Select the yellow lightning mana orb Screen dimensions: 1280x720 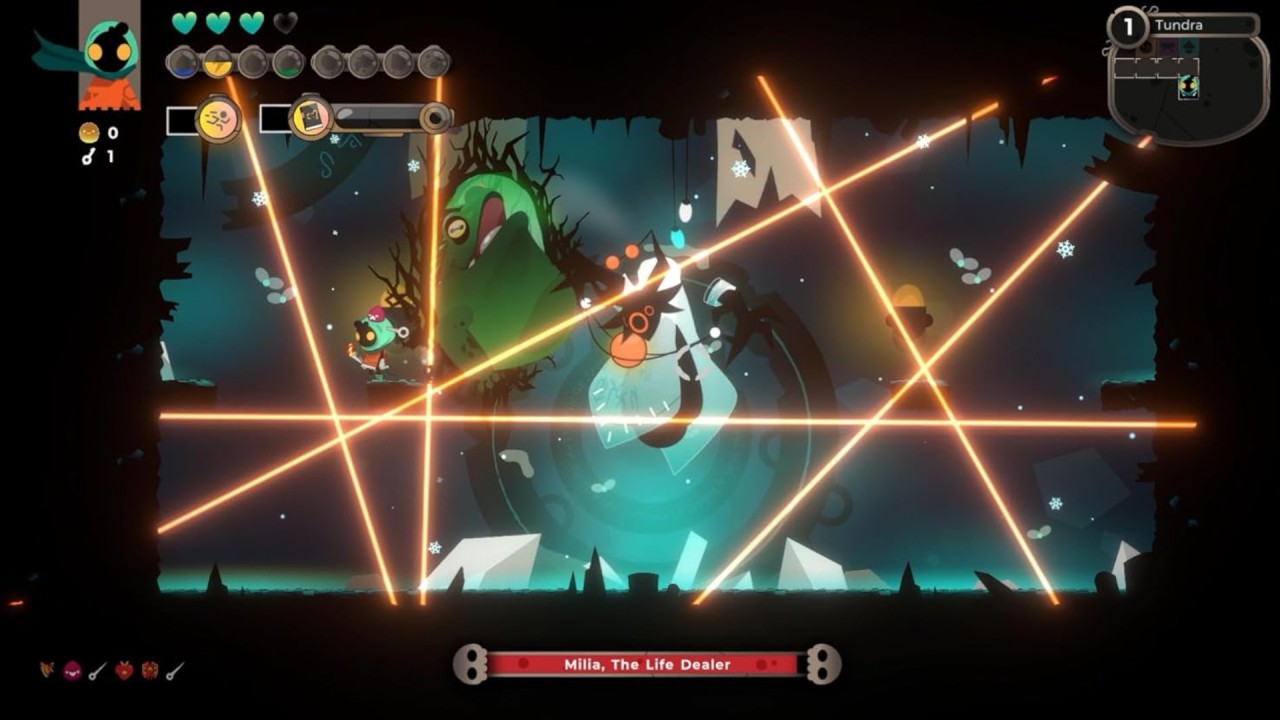pos(217,63)
